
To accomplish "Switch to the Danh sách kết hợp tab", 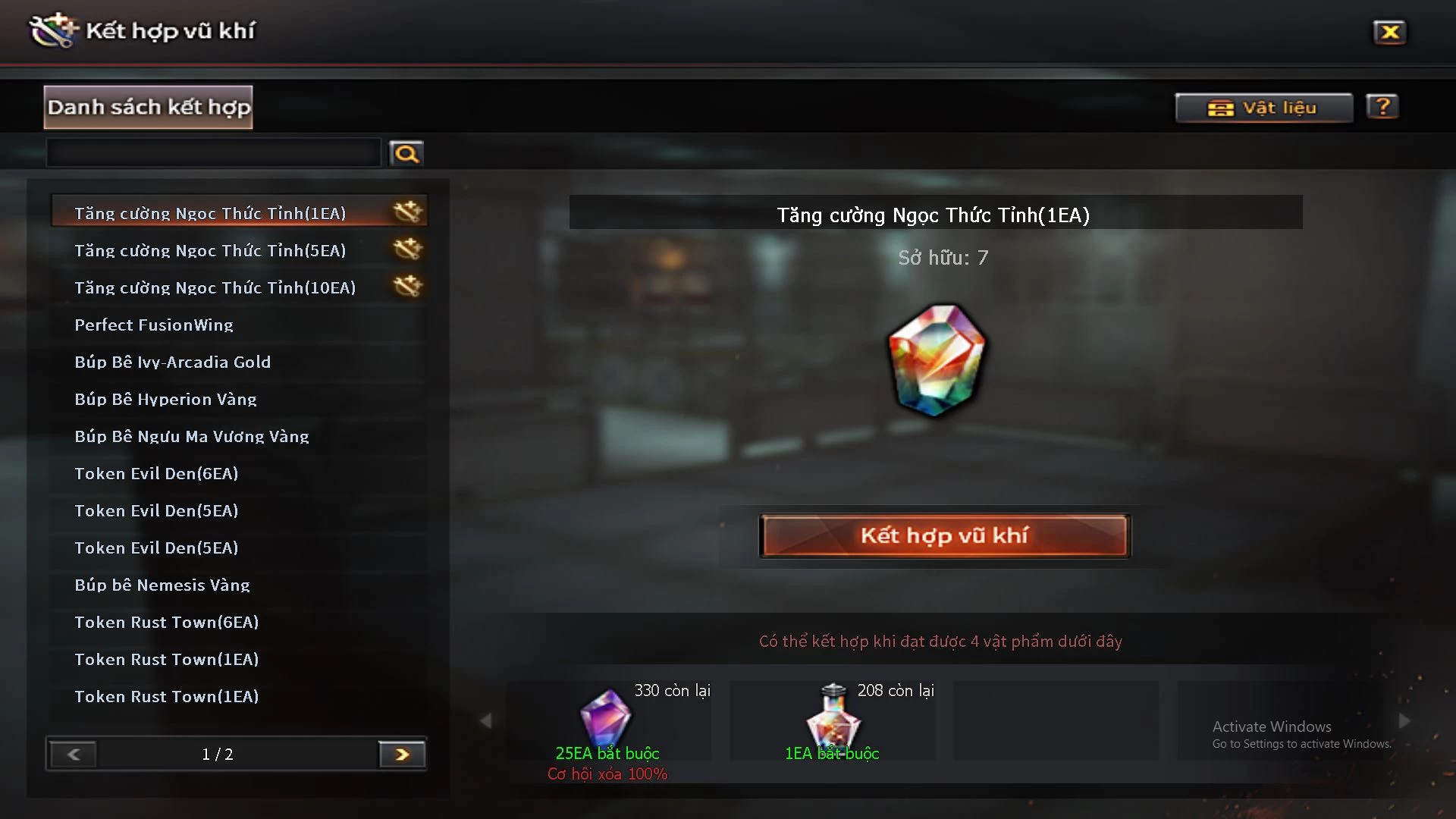I will [149, 107].
